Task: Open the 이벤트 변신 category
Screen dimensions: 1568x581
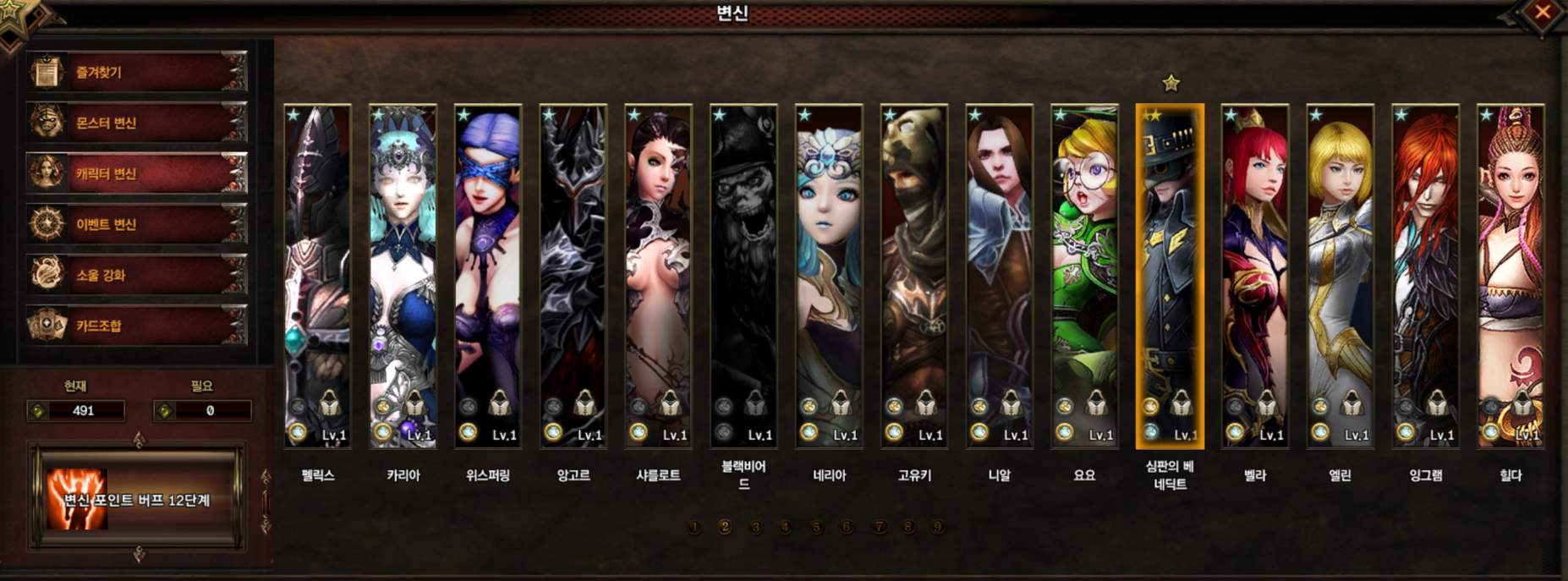Action: [x=137, y=224]
